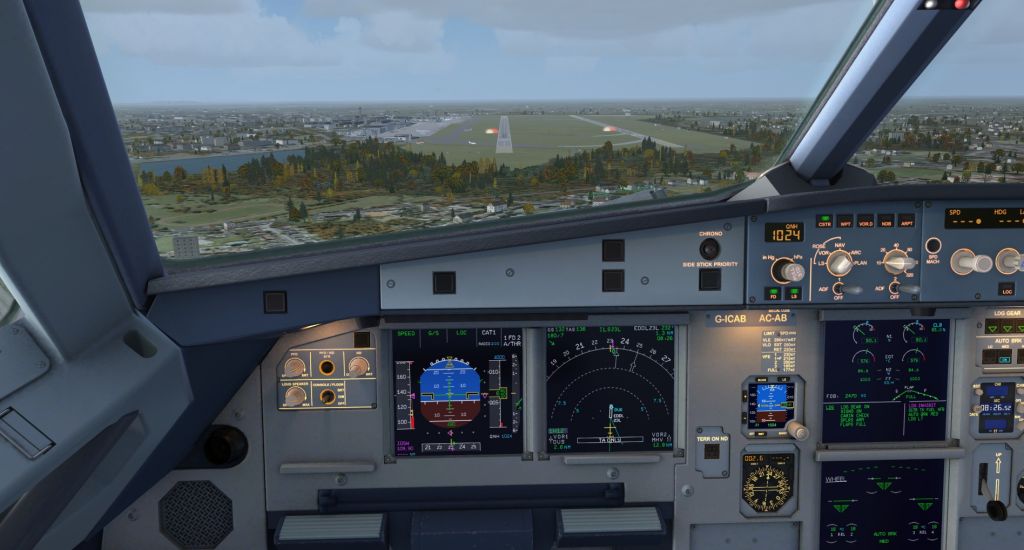Arm the LOC pushbutton
The image size is (1024, 550).
[x=1006, y=289]
